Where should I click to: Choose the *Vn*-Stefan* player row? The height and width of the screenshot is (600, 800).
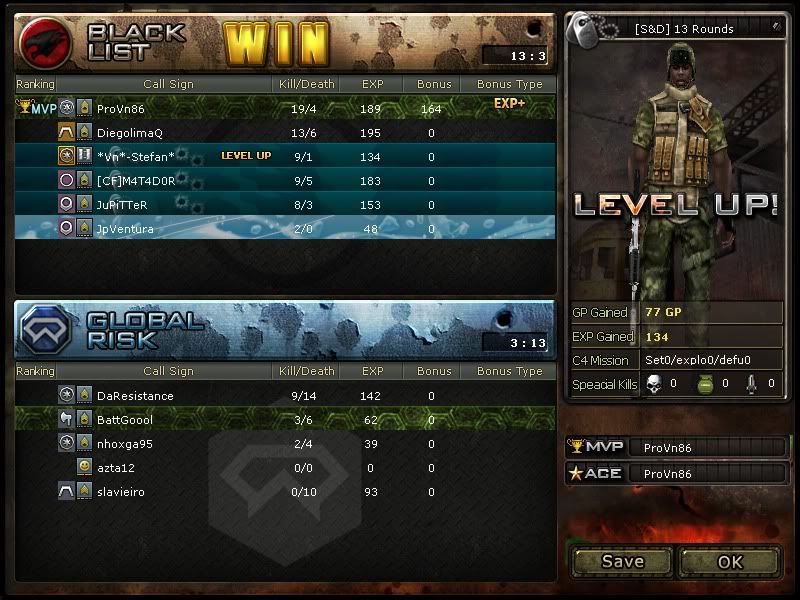[285, 156]
